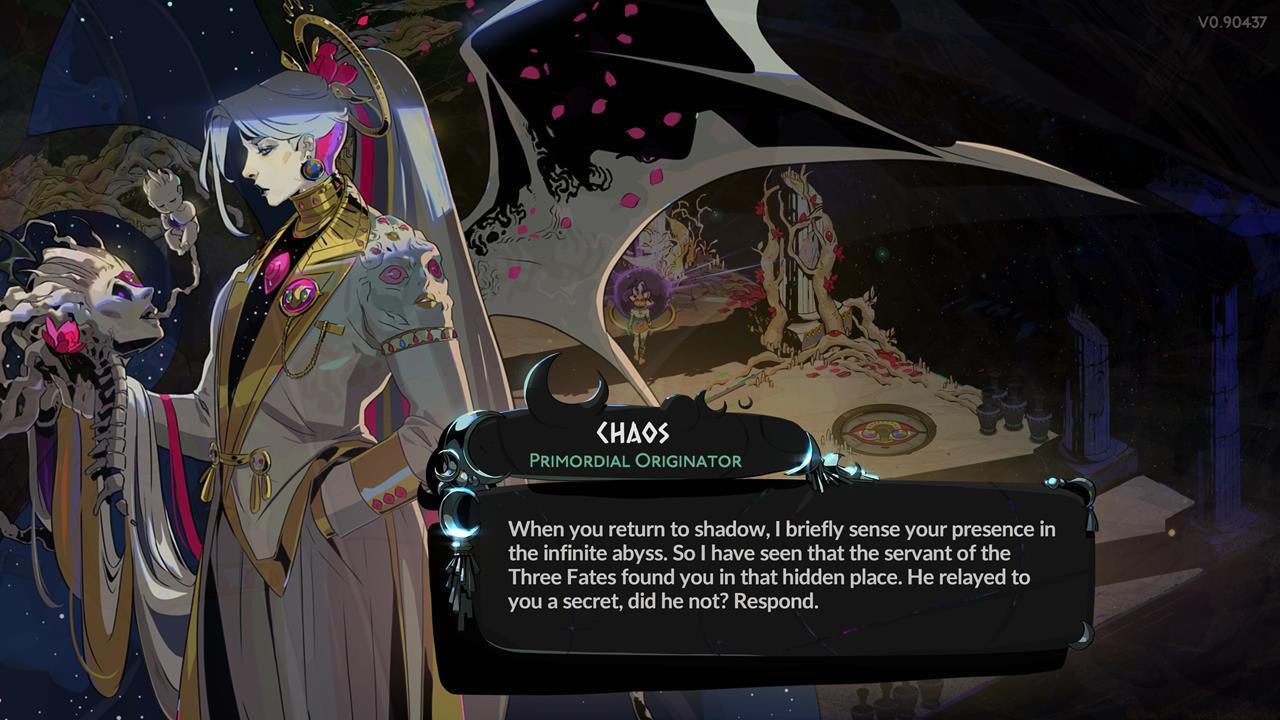Click the glowing portal ring behind Melinoë

click(640, 290)
